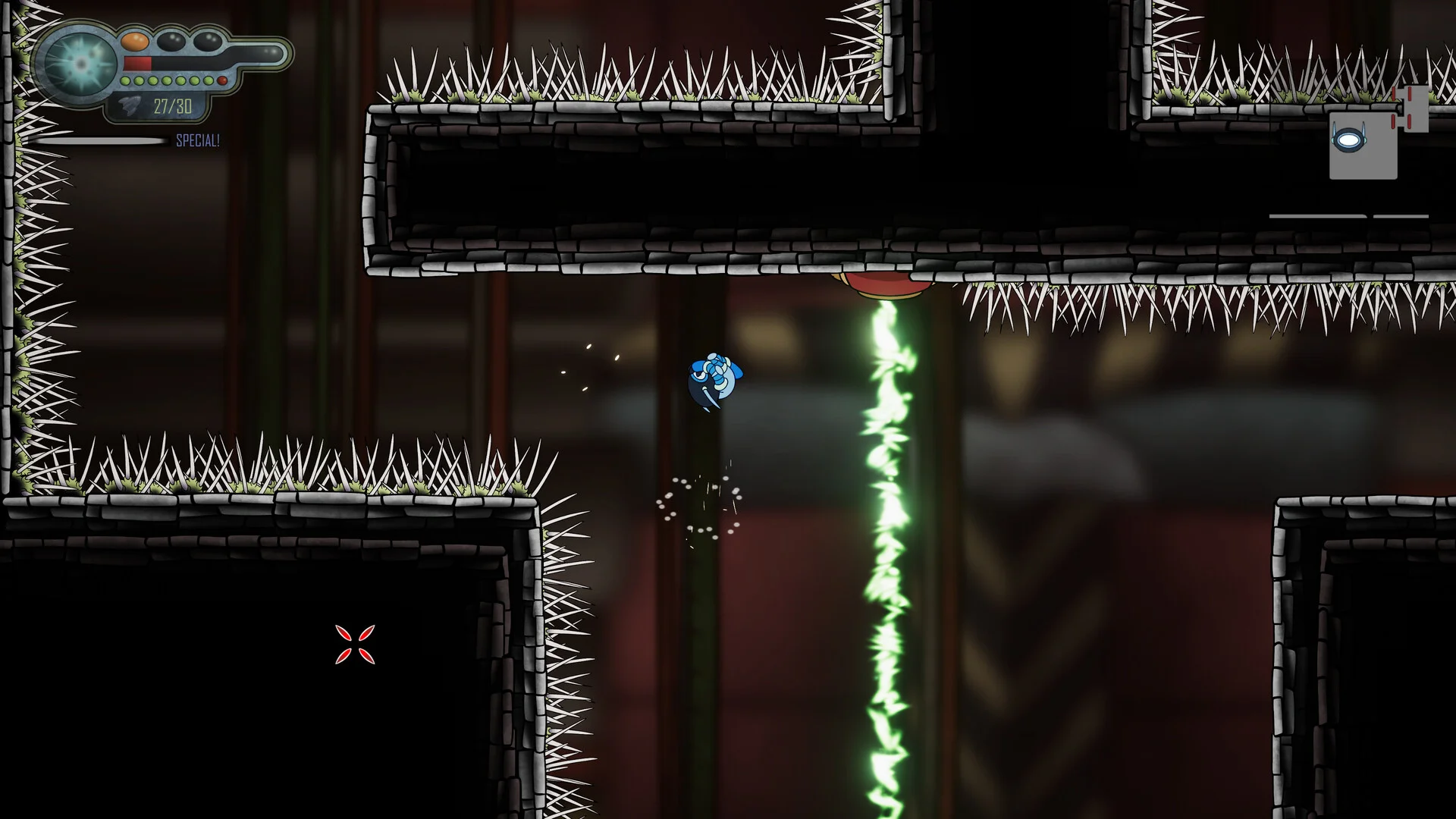The width and height of the screenshot is (1456, 819).
Task: Click the orange energy tank orb
Action: point(135,40)
